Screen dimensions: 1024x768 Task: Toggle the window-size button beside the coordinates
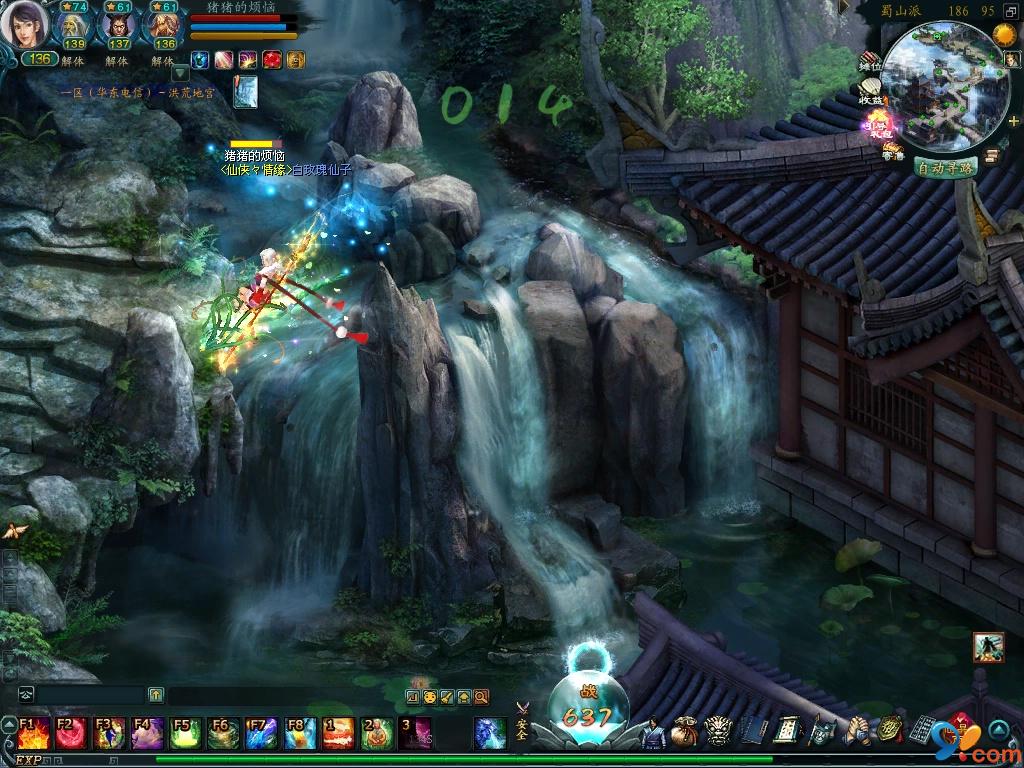[x=1011, y=11]
